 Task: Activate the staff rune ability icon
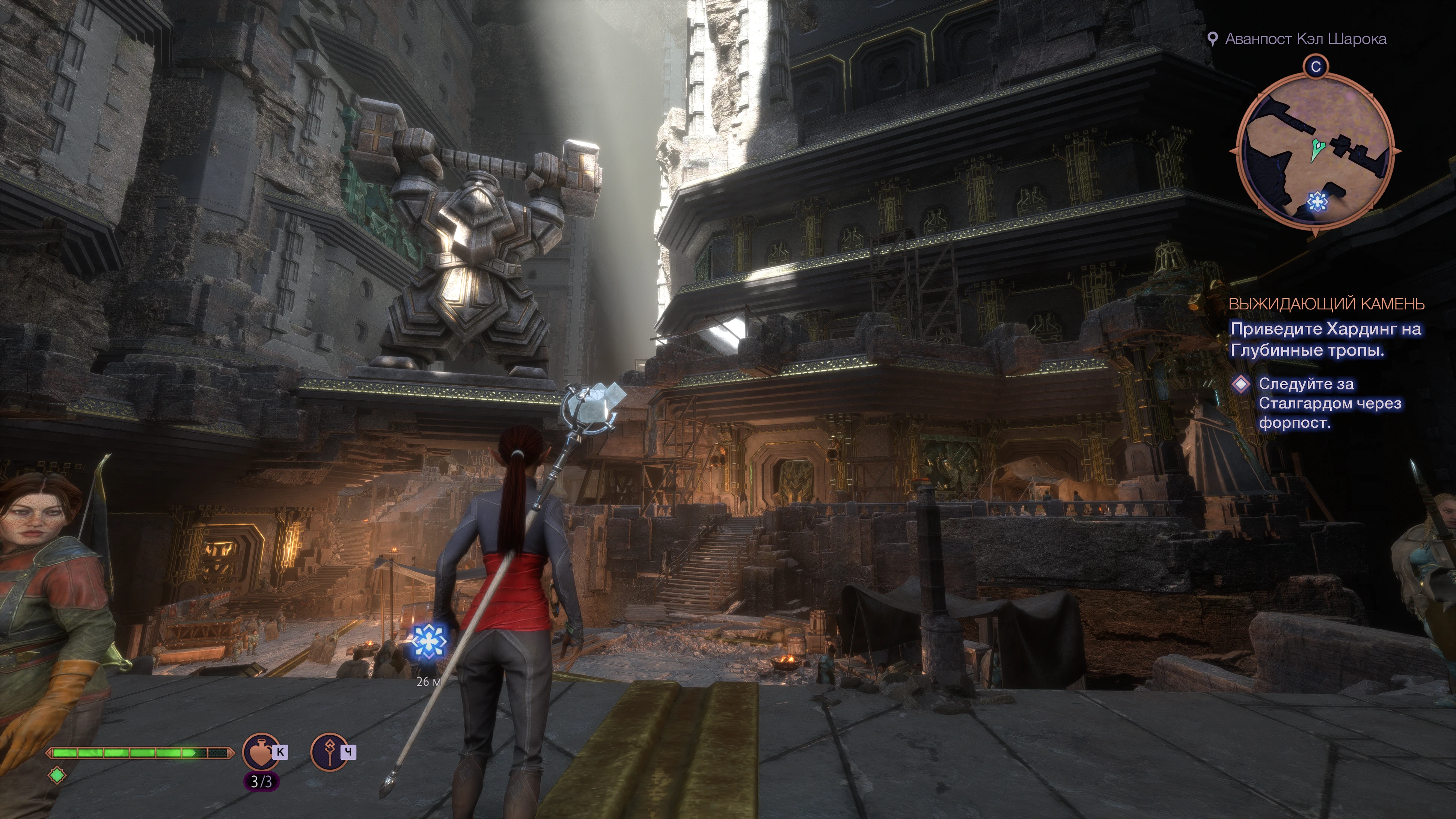click(x=329, y=752)
